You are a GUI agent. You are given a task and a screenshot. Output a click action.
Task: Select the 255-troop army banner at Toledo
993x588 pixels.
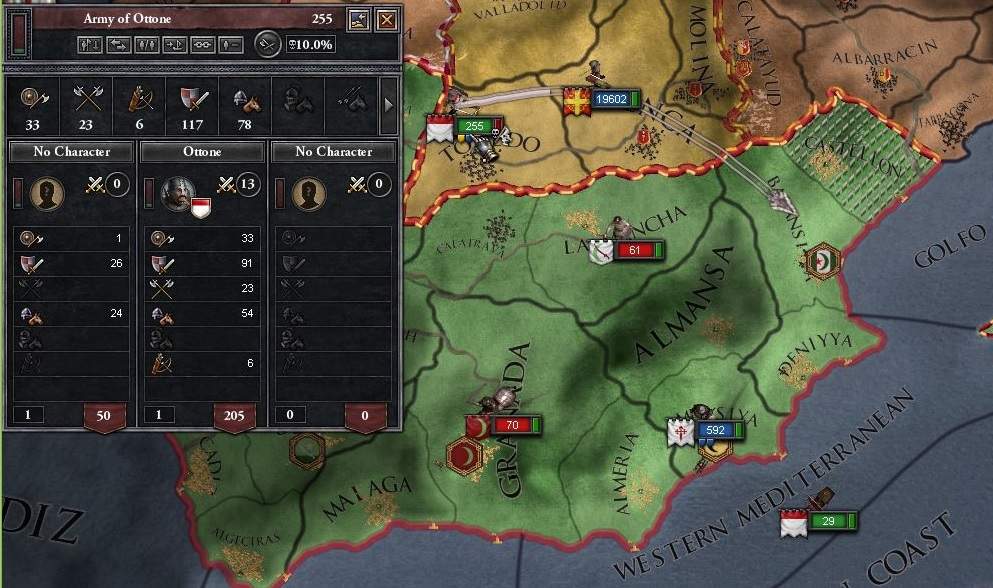(x=474, y=126)
